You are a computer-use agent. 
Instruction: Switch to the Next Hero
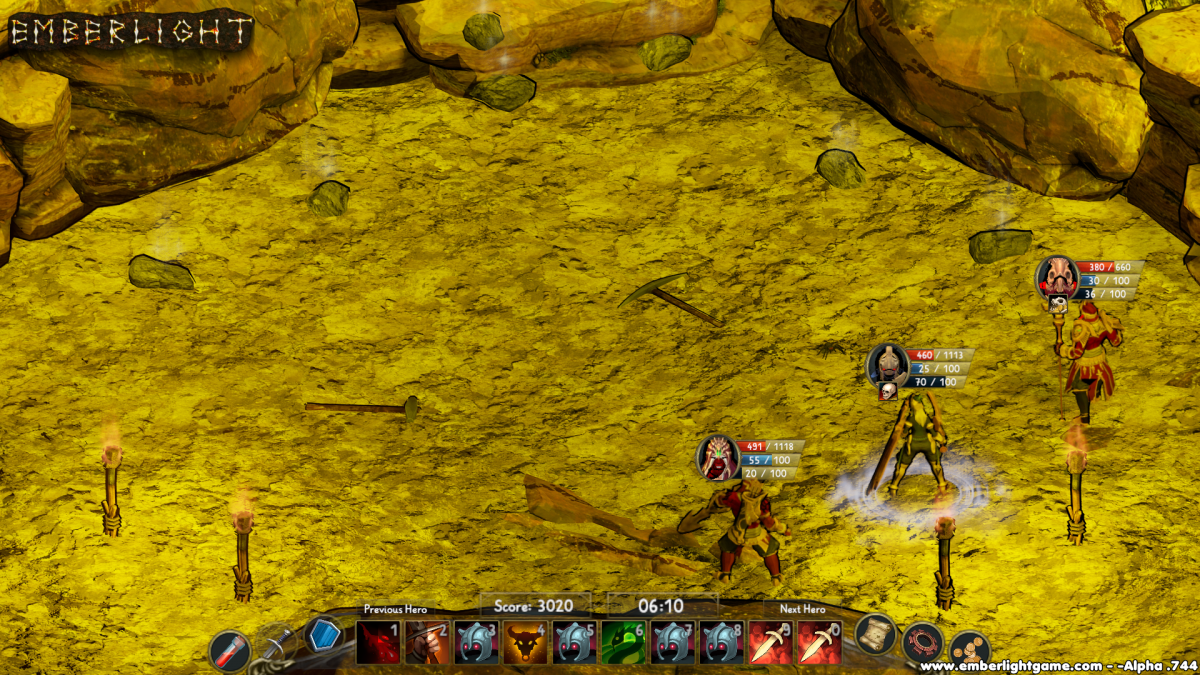[802, 609]
